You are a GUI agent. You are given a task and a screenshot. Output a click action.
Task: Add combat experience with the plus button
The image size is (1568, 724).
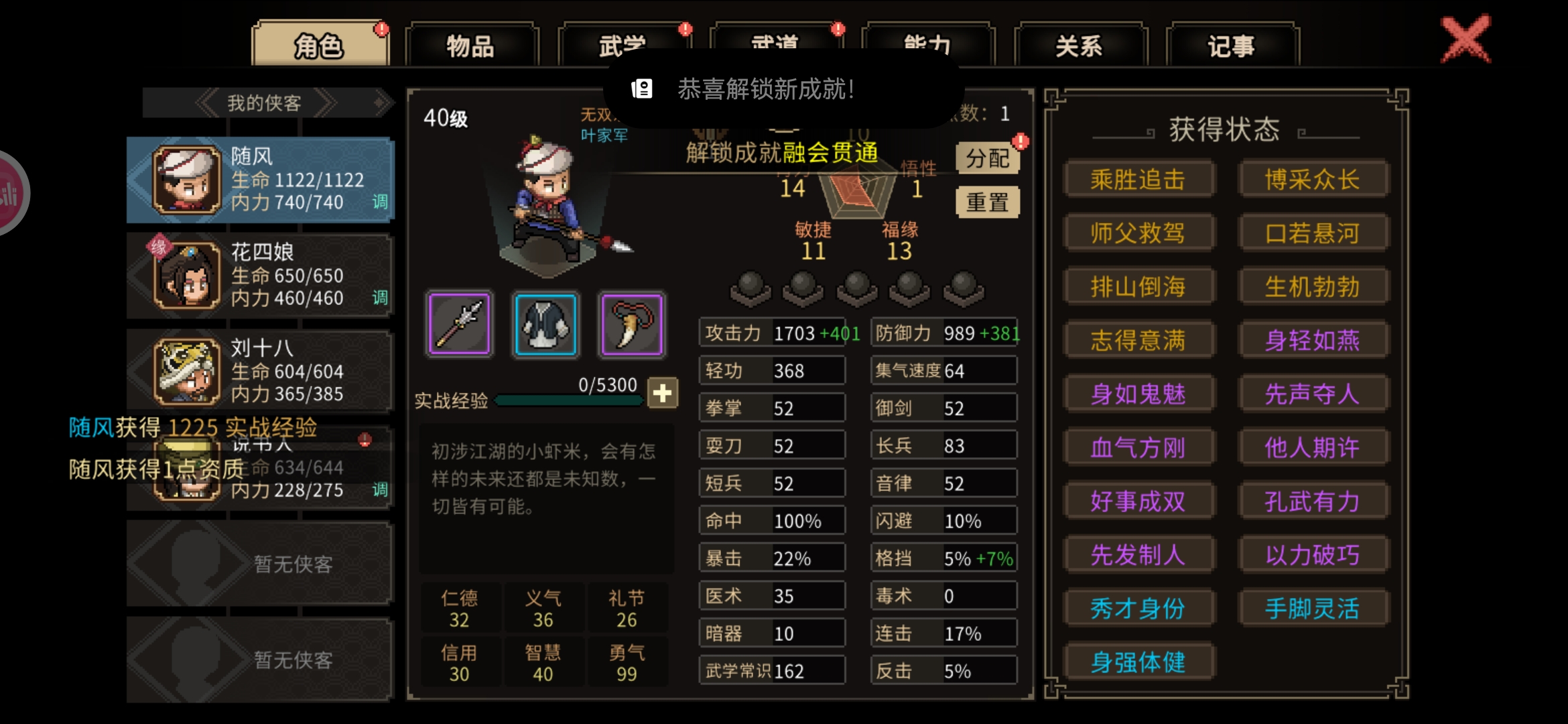pos(663,393)
